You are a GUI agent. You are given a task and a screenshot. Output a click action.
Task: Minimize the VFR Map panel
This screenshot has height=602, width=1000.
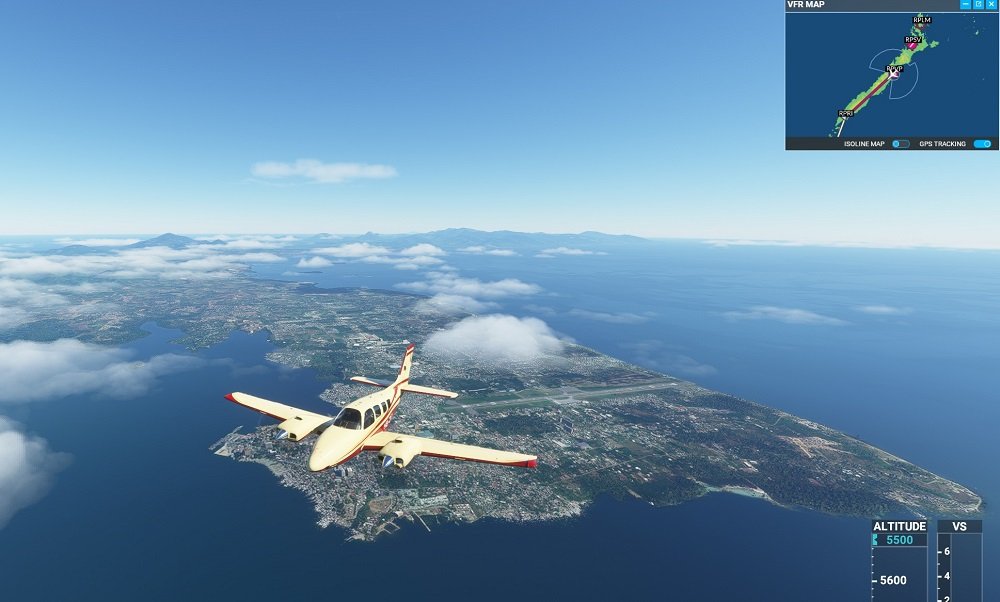[x=965, y=5]
